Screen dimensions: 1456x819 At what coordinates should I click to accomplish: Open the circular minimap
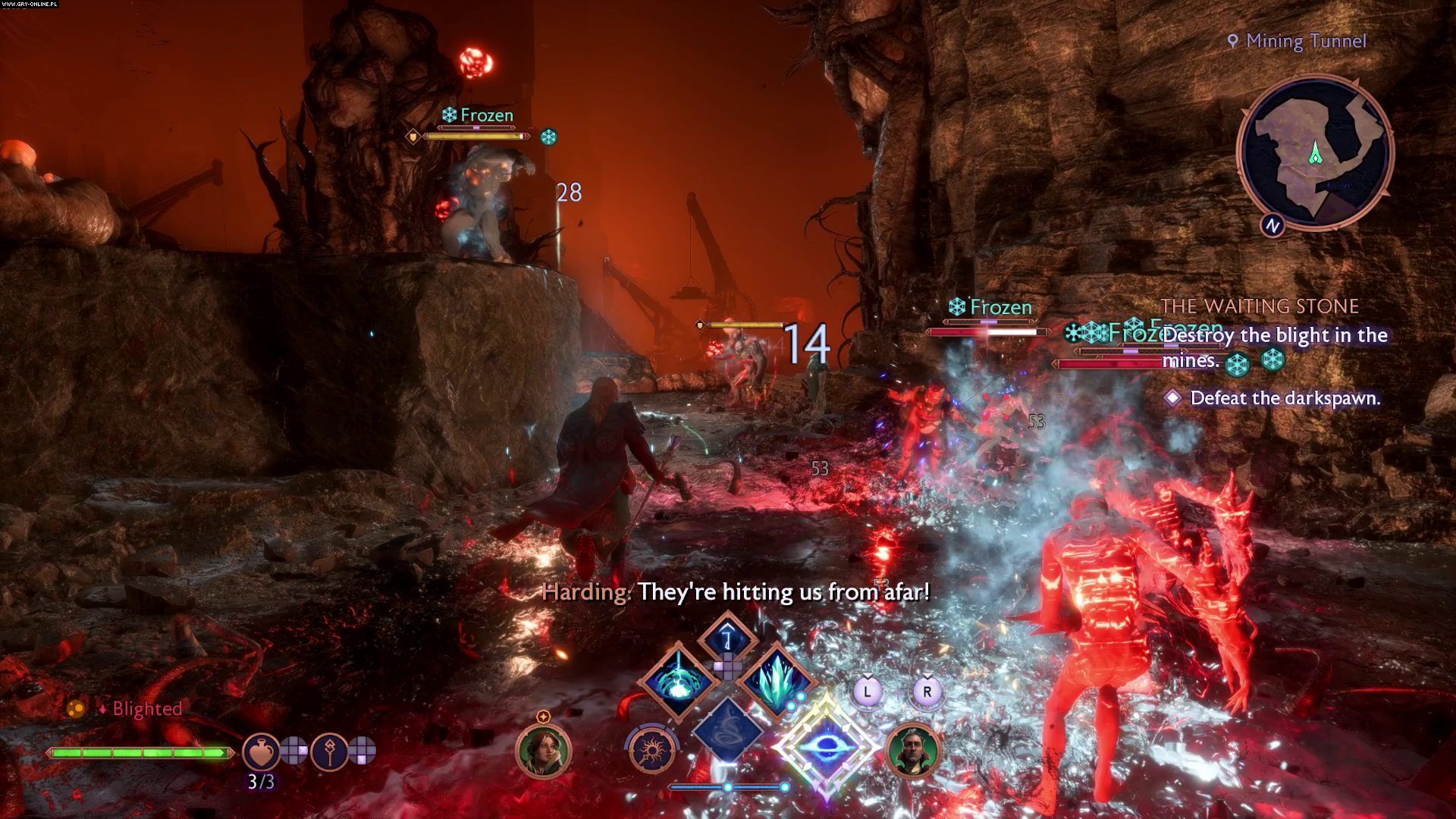[1314, 152]
